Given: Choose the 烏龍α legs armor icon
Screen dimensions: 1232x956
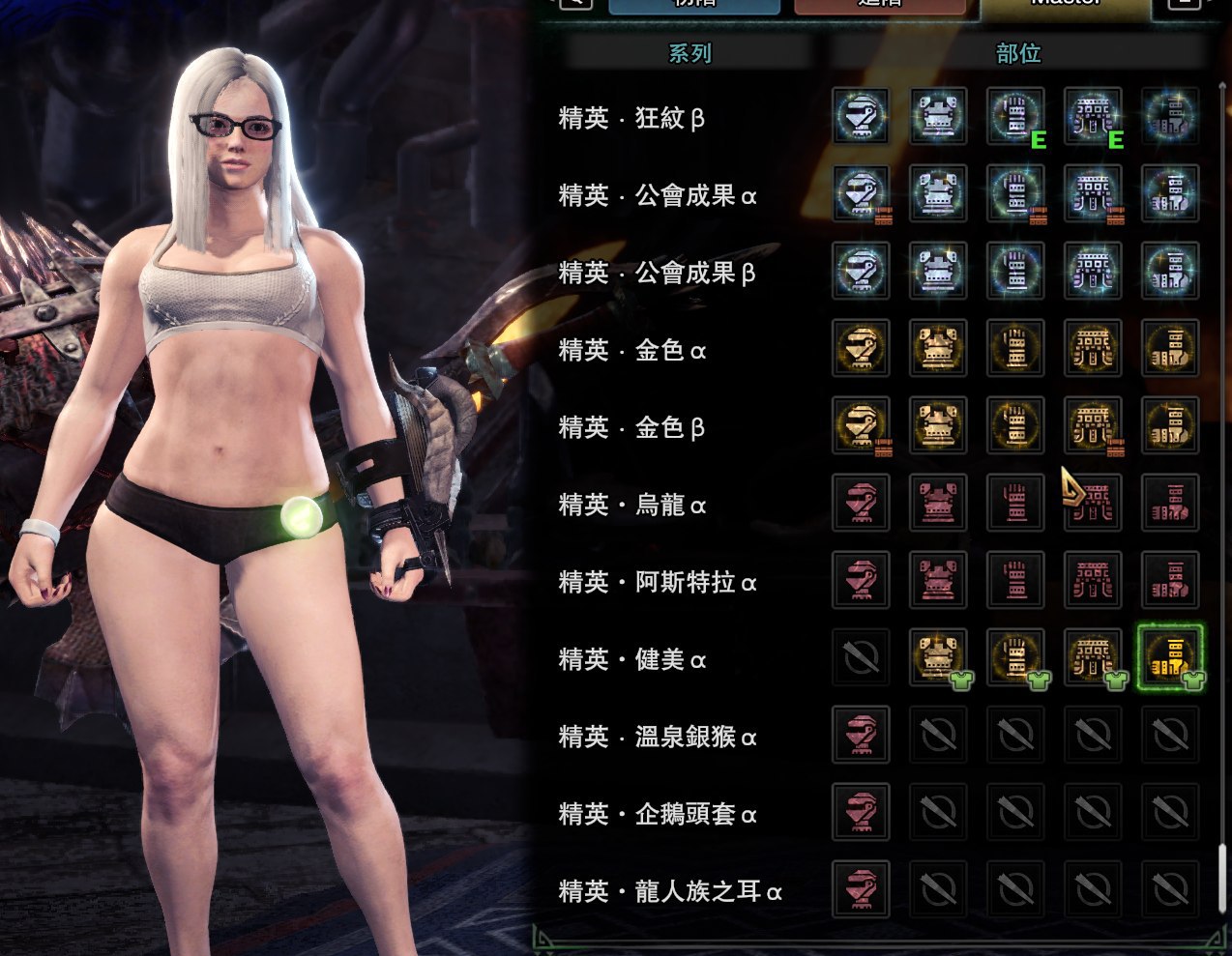Looking at the screenshot, I should (1170, 503).
